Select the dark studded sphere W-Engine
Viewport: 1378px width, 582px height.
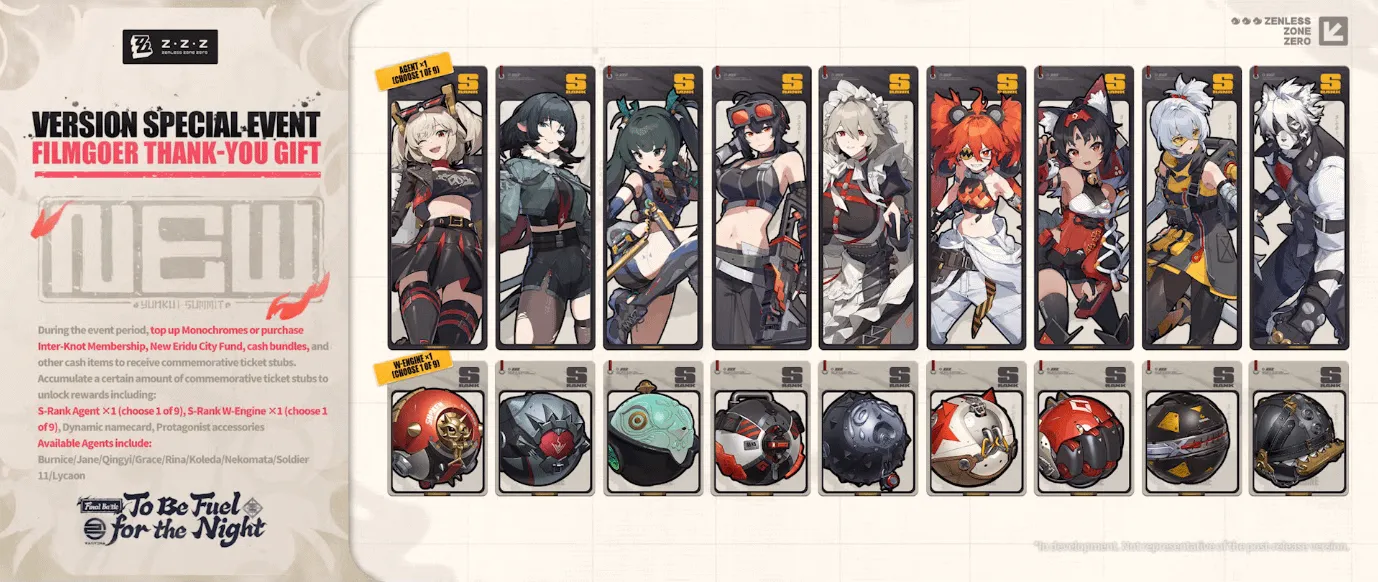(x=869, y=429)
